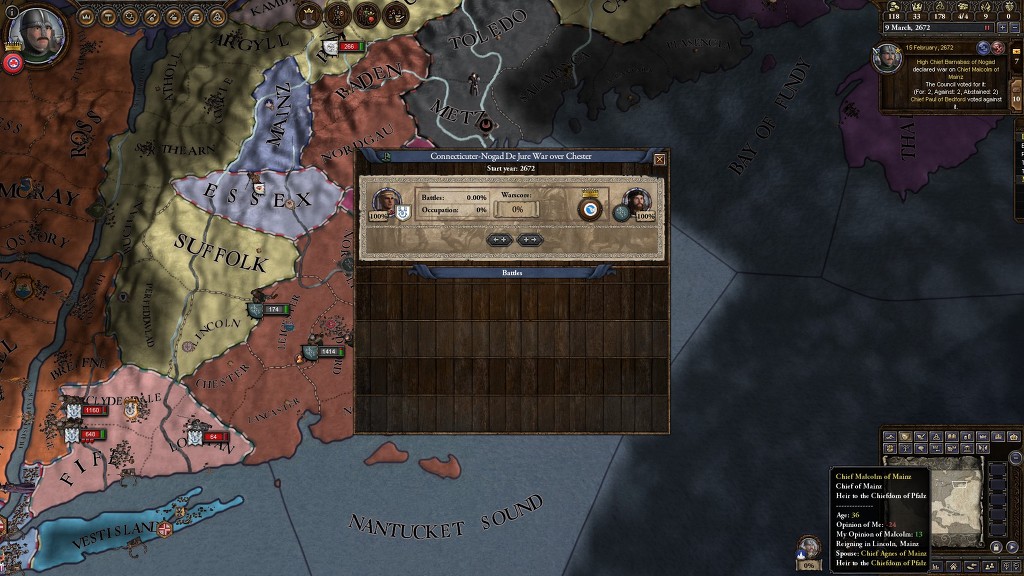The height and width of the screenshot is (576, 1024).
Task: Open the war declaration message portrait
Action: pyautogui.click(x=887, y=59)
